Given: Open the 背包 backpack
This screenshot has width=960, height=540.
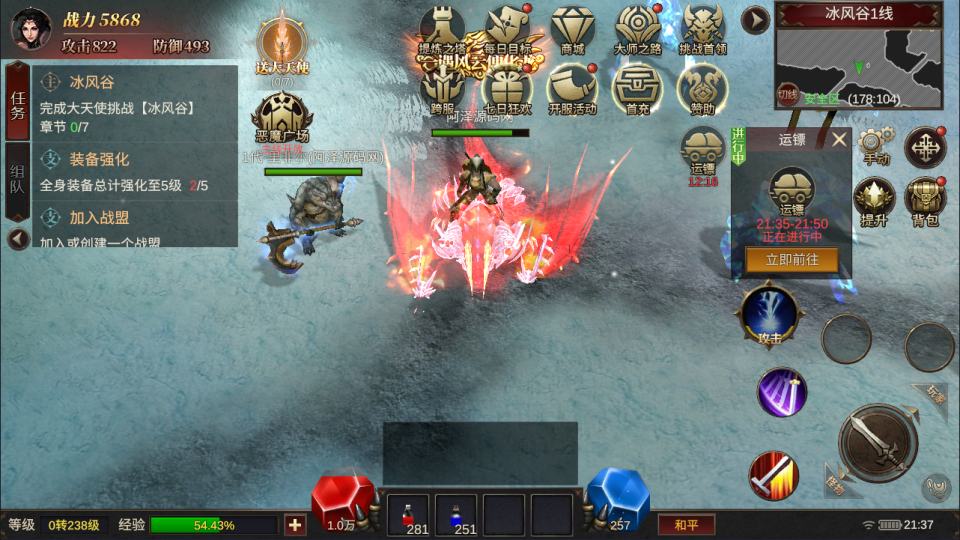Looking at the screenshot, I should pyautogui.click(x=925, y=200).
